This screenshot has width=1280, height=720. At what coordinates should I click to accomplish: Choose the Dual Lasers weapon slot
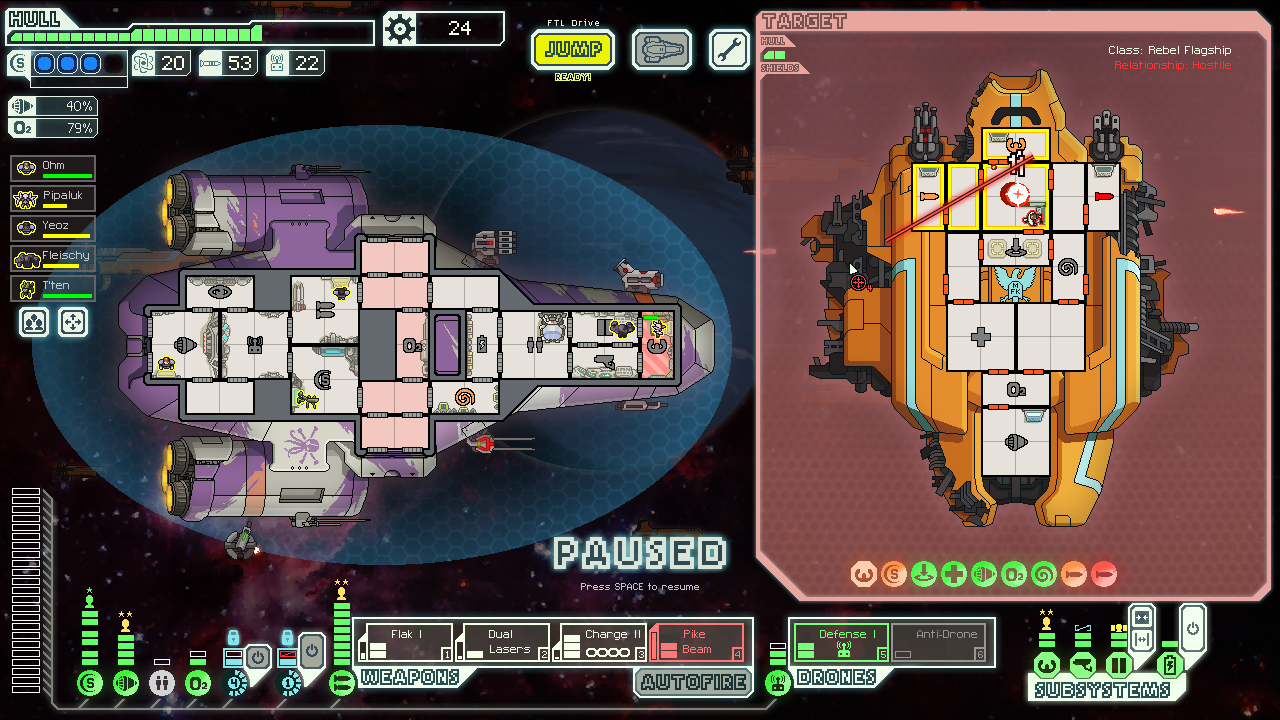coord(503,642)
